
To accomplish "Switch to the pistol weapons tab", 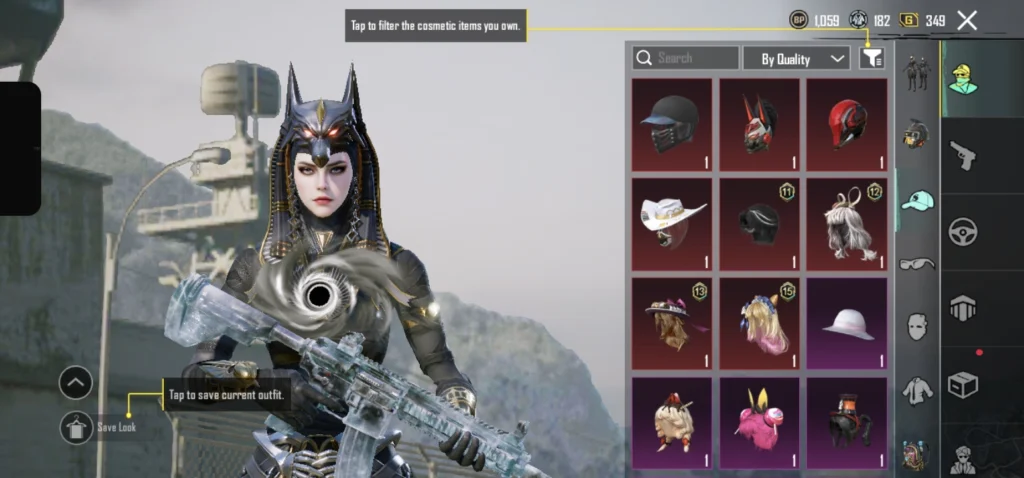I will pos(963,155).
